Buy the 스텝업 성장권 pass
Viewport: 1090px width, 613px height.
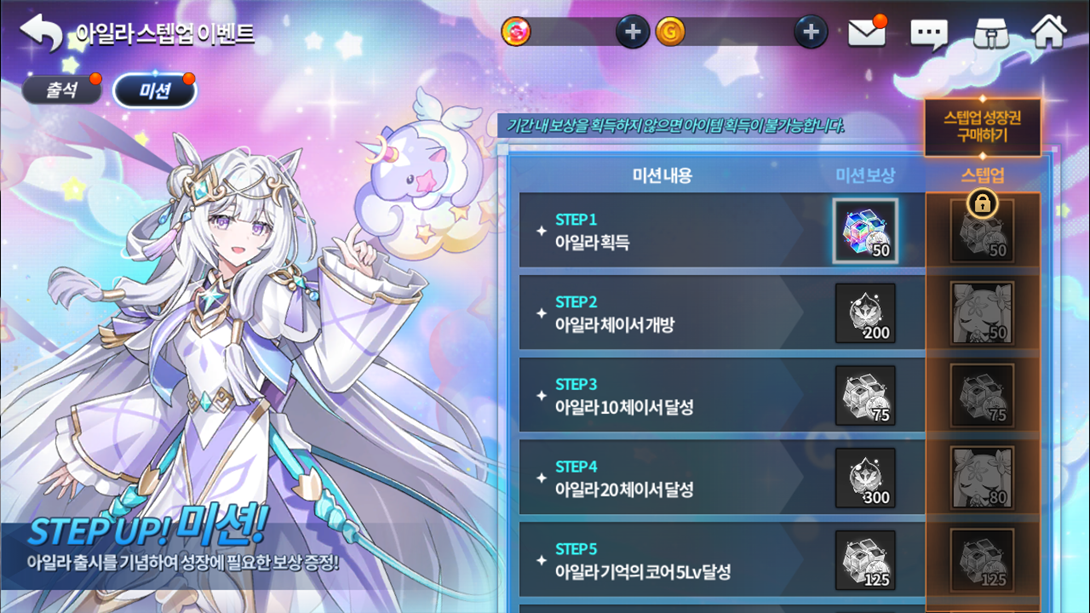(x=982, y=126)
